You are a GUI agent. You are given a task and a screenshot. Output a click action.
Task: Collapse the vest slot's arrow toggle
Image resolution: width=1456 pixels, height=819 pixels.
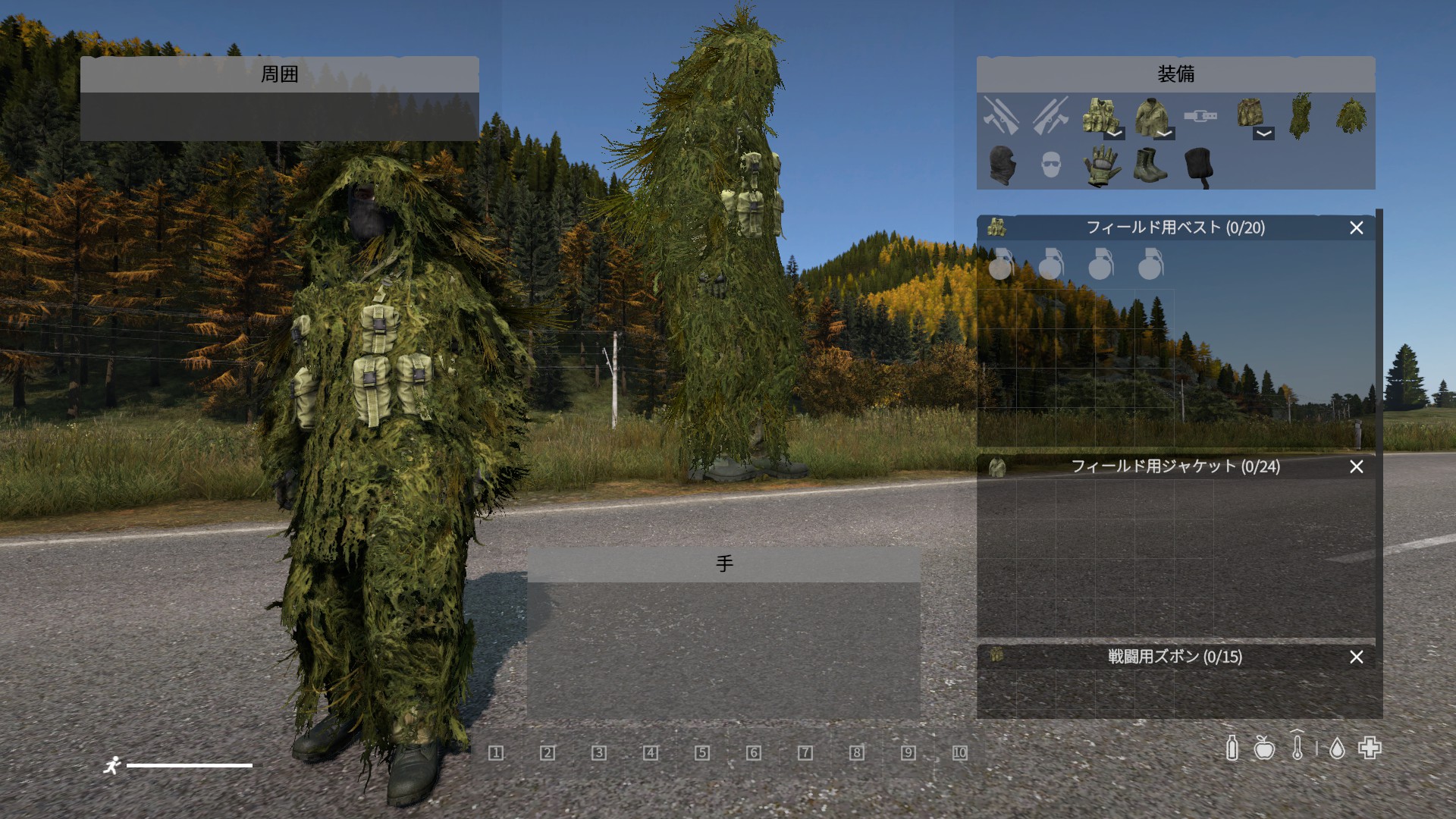point(1114,133)
